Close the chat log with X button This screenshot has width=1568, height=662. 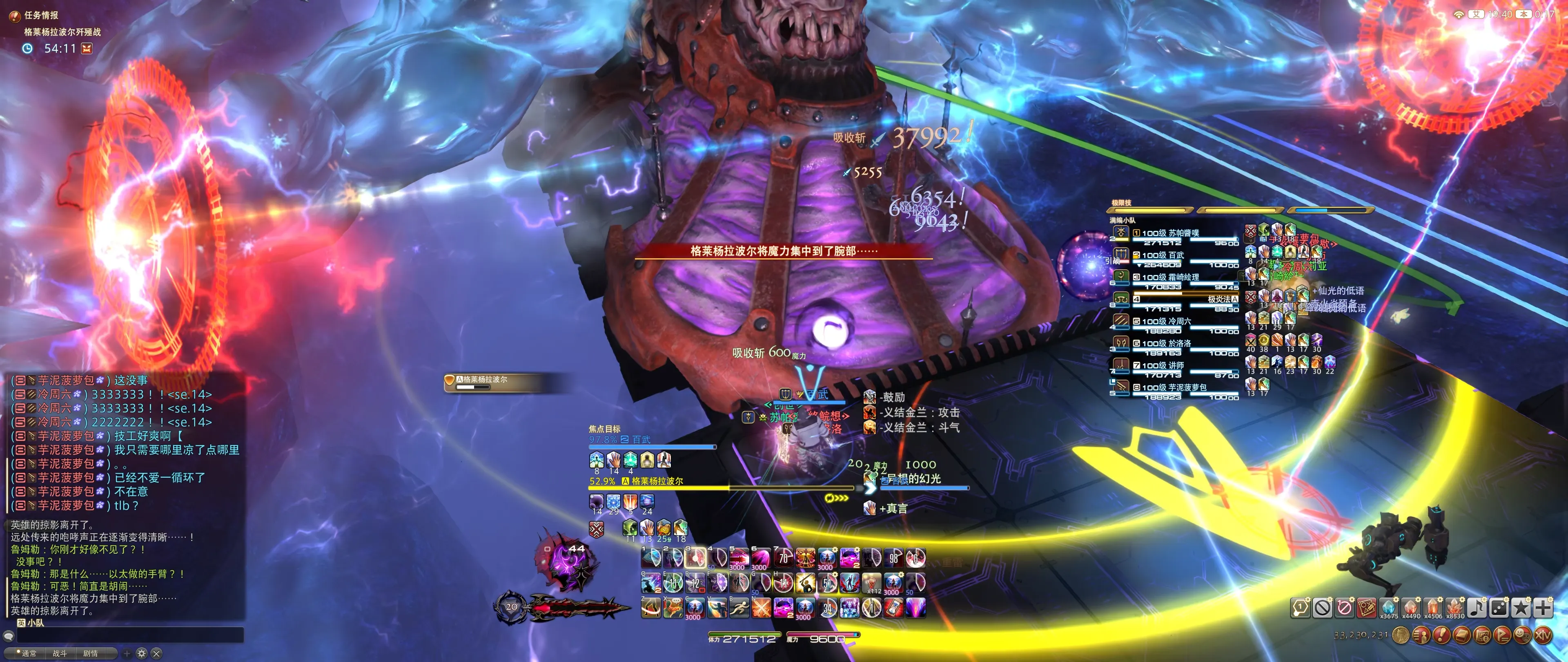click(156, 653)
